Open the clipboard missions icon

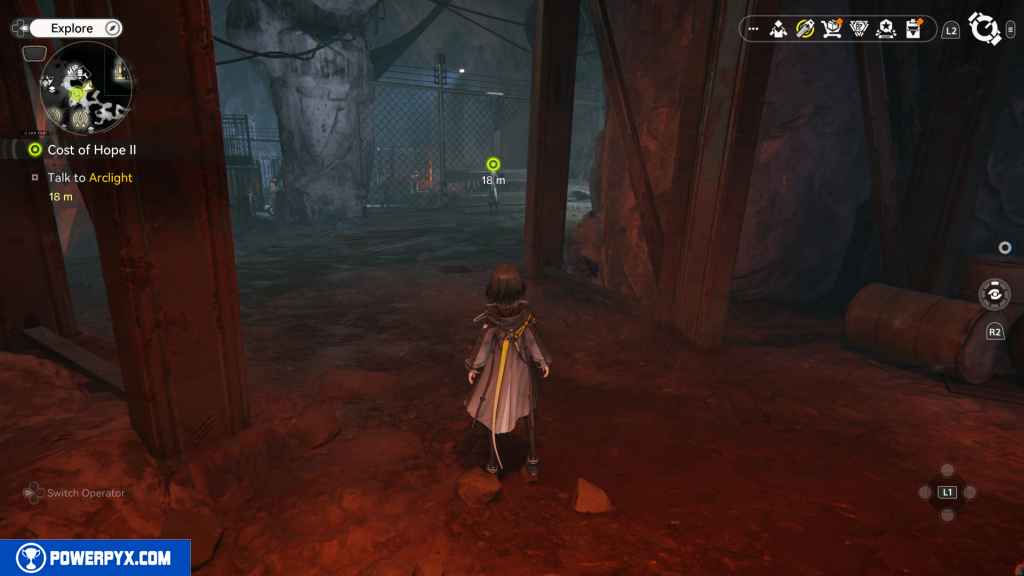tap(913, 29)
